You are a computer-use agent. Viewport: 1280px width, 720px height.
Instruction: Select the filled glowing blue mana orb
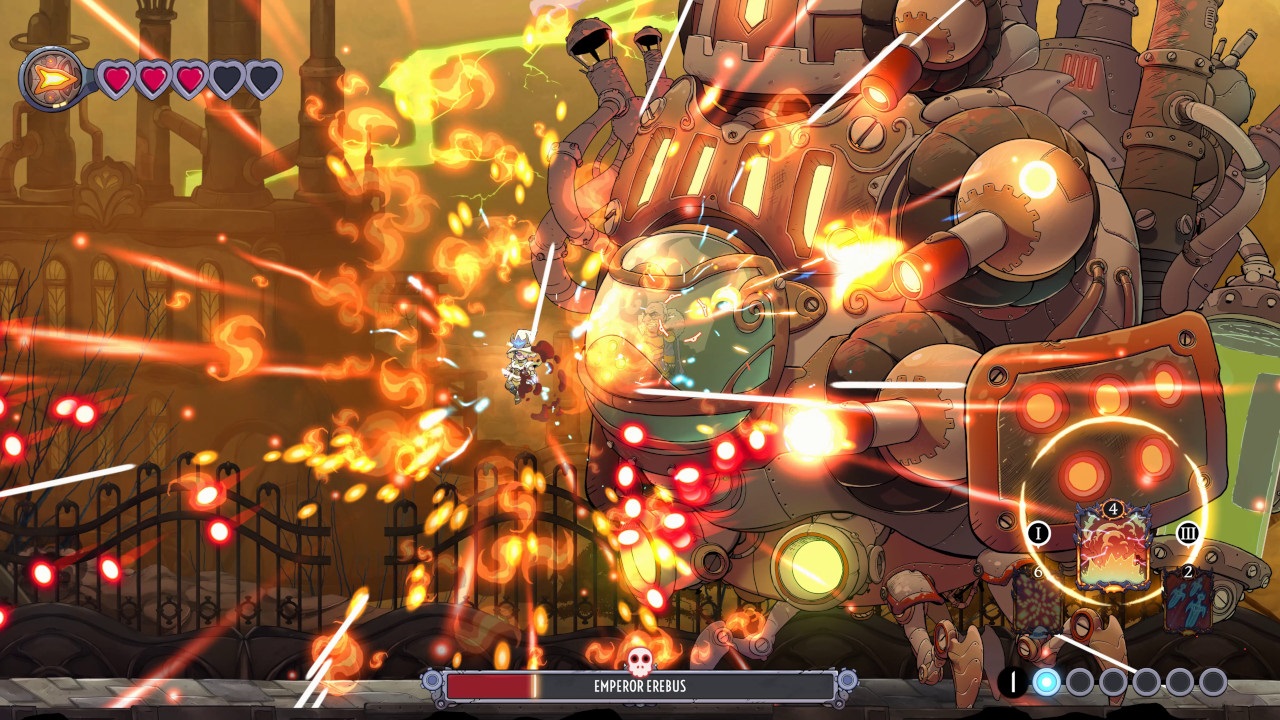click(1046, 680)
